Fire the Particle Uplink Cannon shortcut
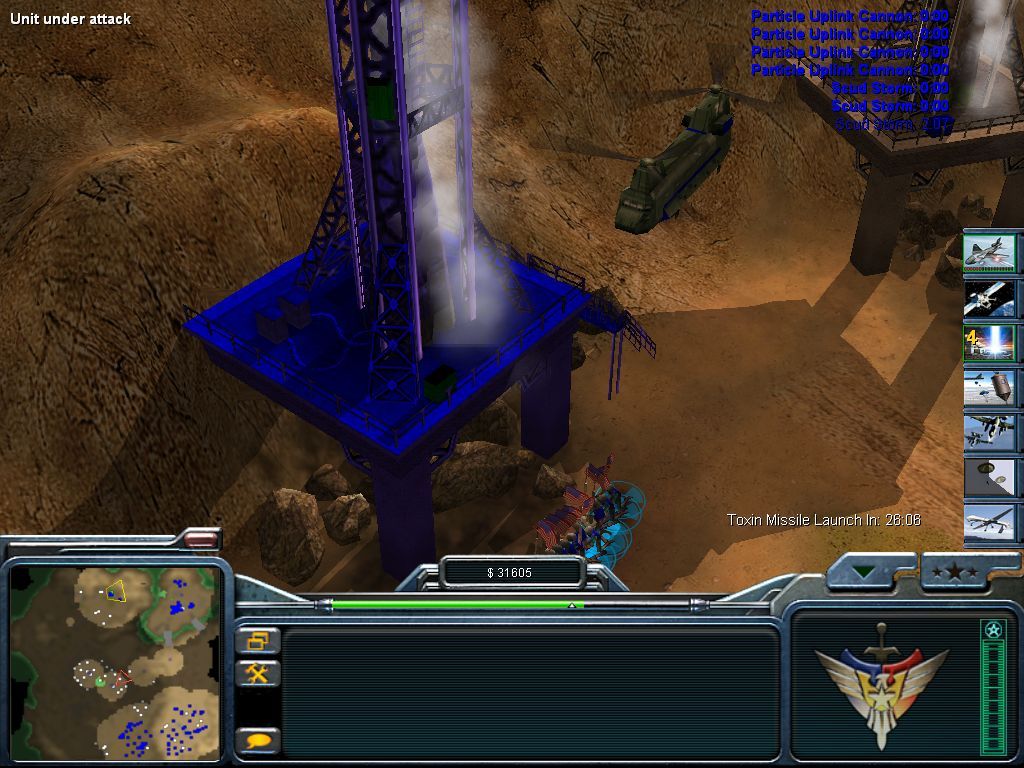 (990, 342)
